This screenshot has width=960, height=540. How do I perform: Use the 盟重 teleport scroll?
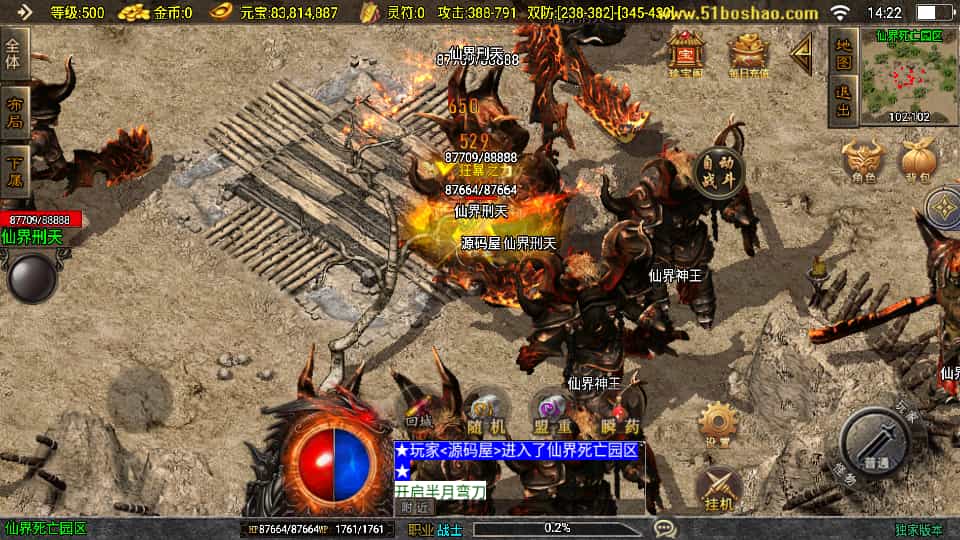[x=552, y=411]
